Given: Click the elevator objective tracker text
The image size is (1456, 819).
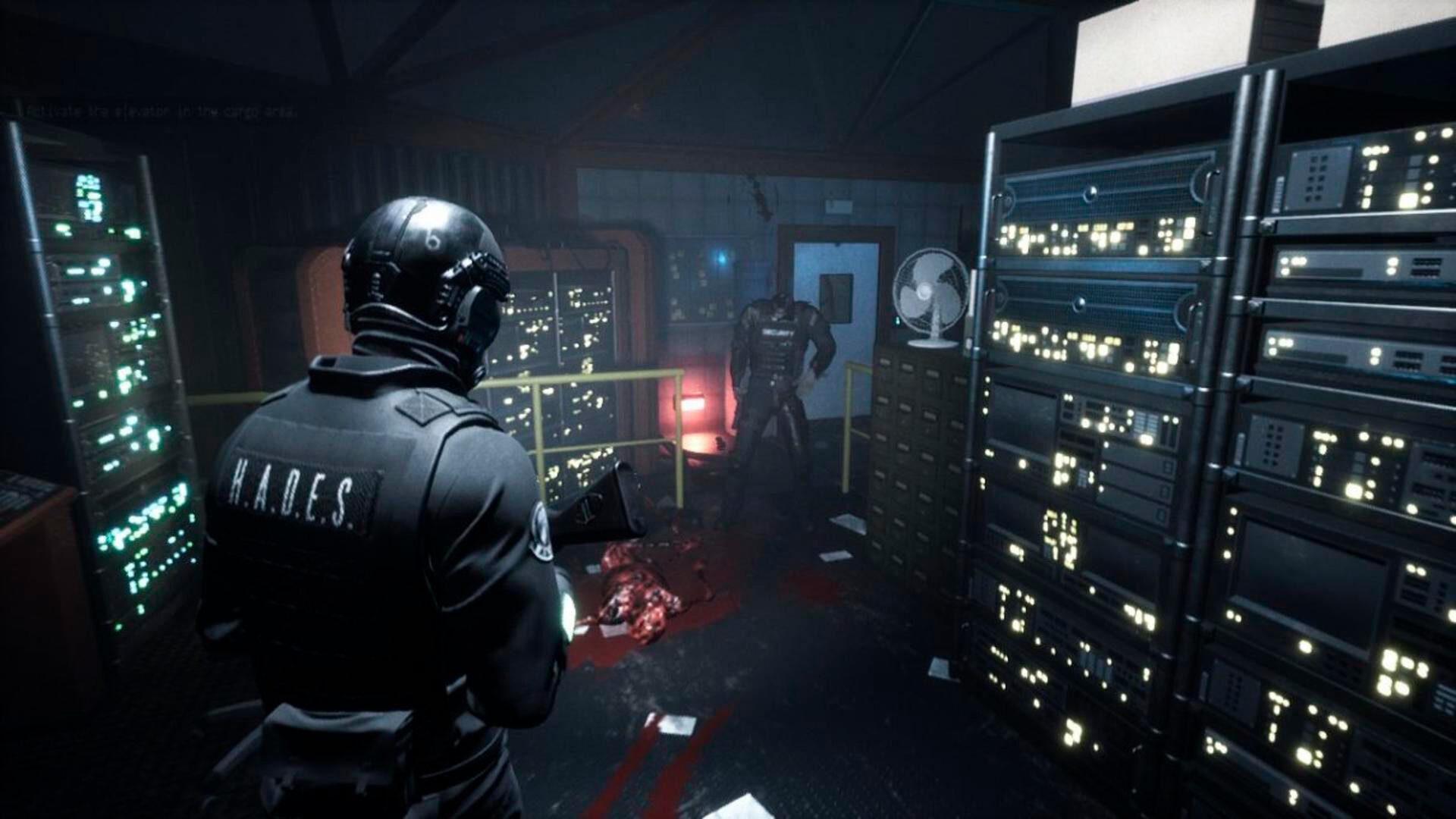Looking at the screenshot, I should tap(159, 111).
